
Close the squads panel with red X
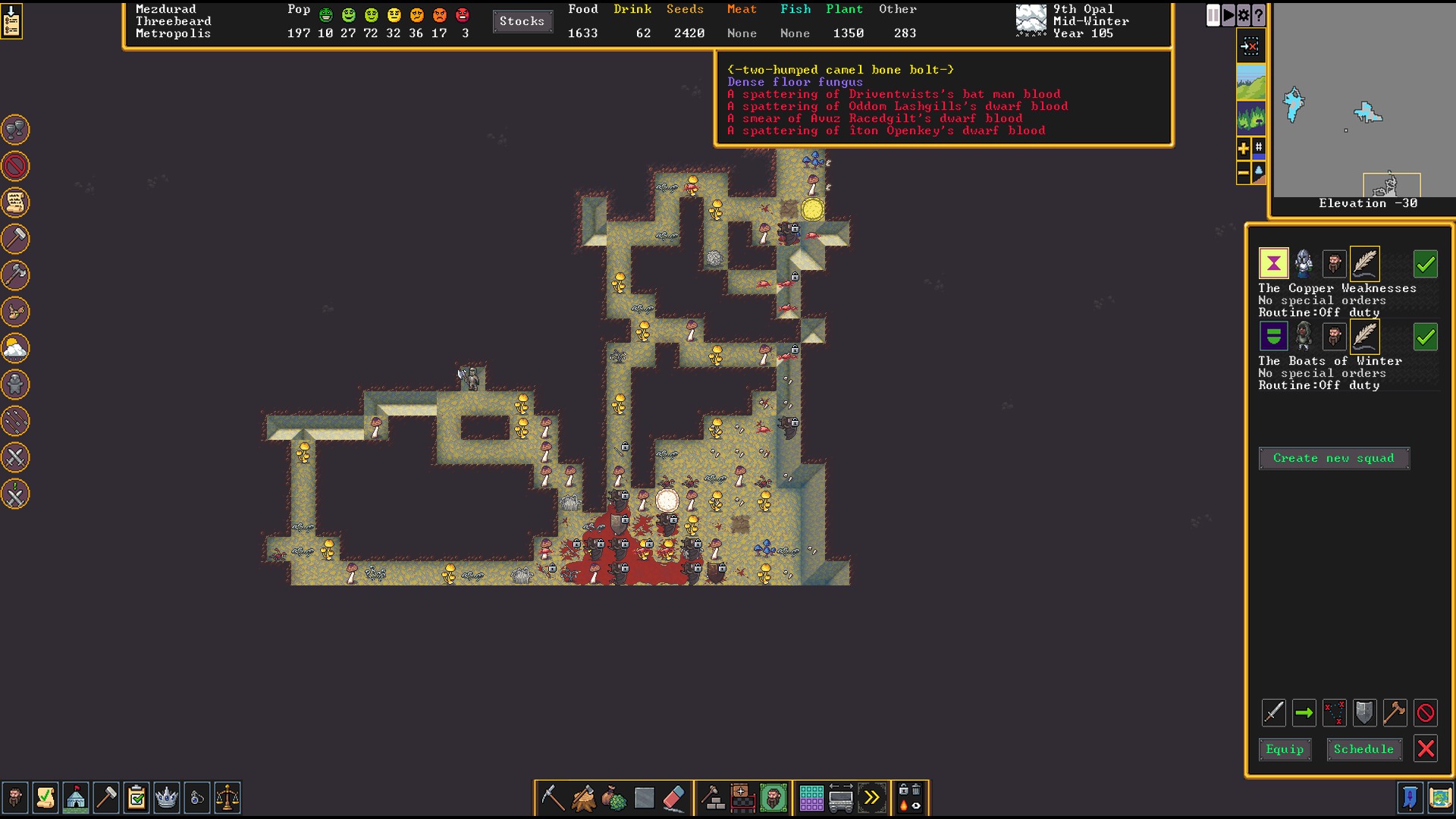point(1426,749)
